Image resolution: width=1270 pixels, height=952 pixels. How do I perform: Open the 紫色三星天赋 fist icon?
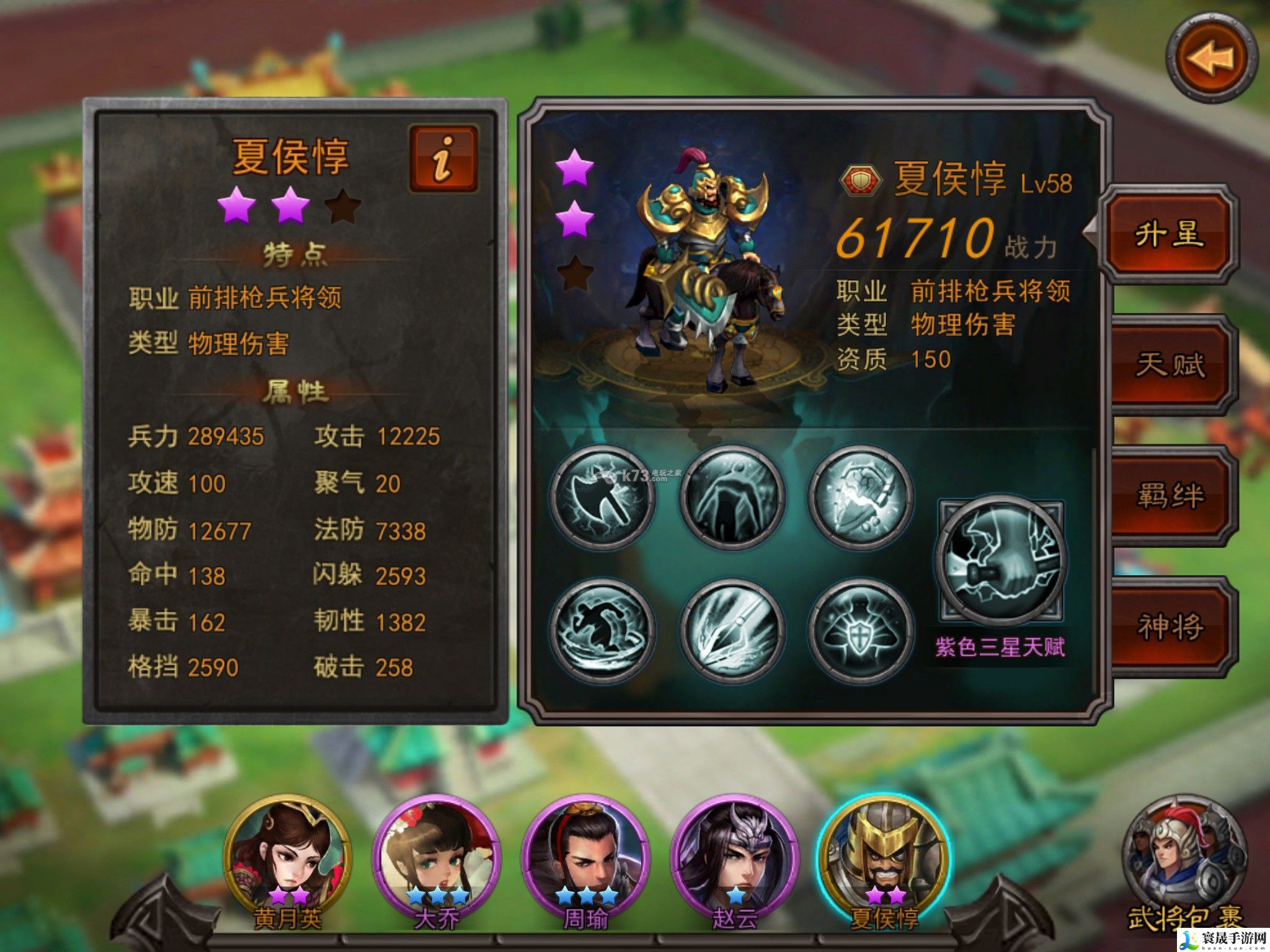click(1000, 561)
